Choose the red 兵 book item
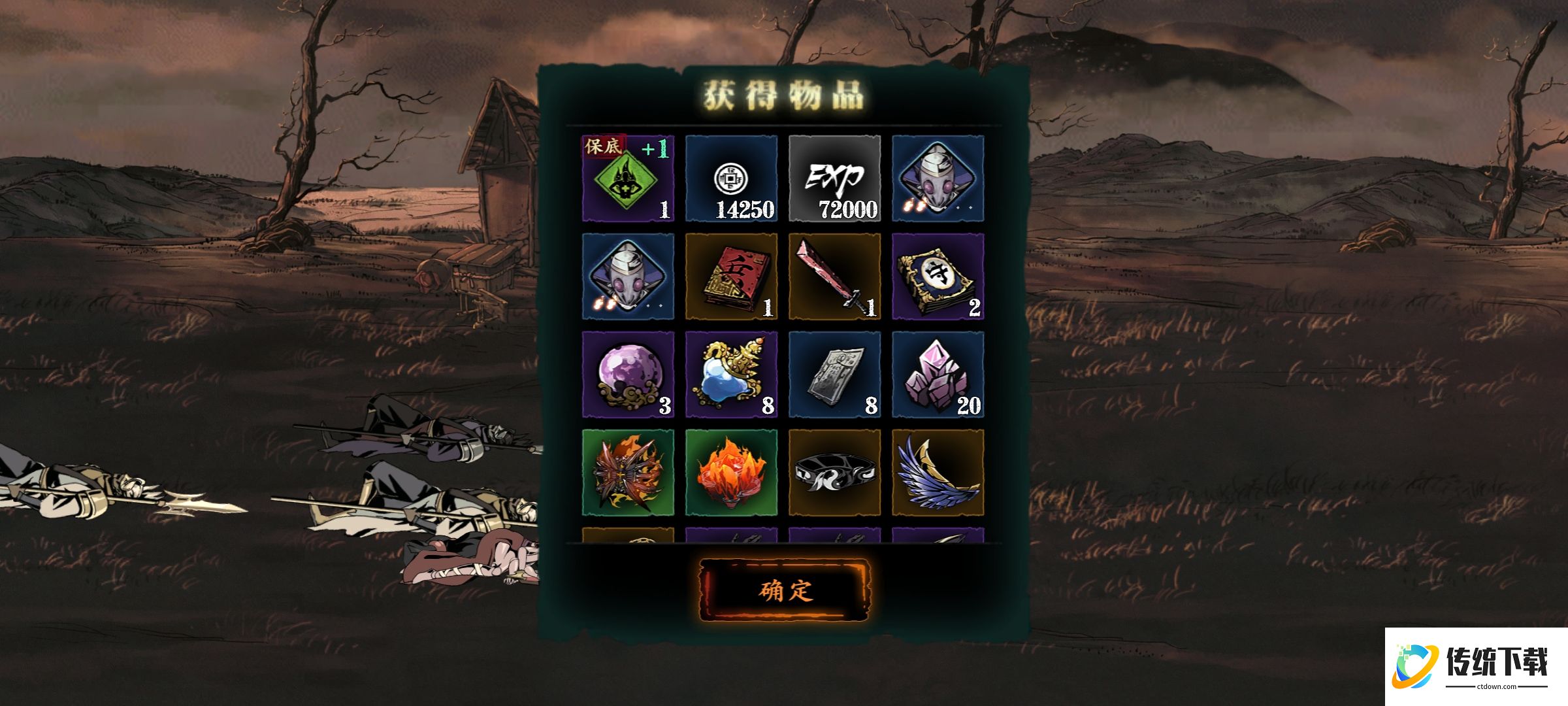 [731, 277]
